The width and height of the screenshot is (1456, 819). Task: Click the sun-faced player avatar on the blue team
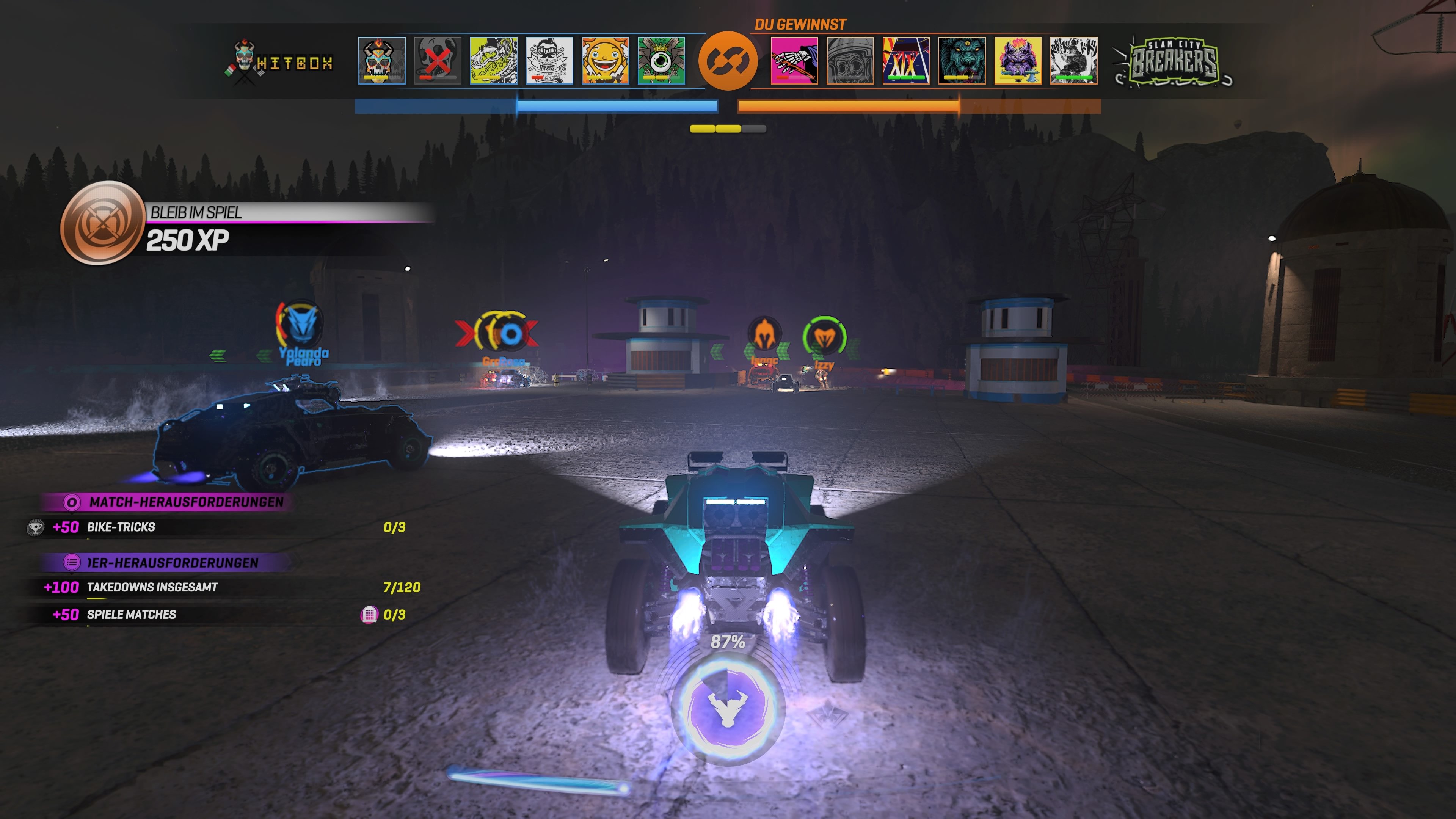606,61
